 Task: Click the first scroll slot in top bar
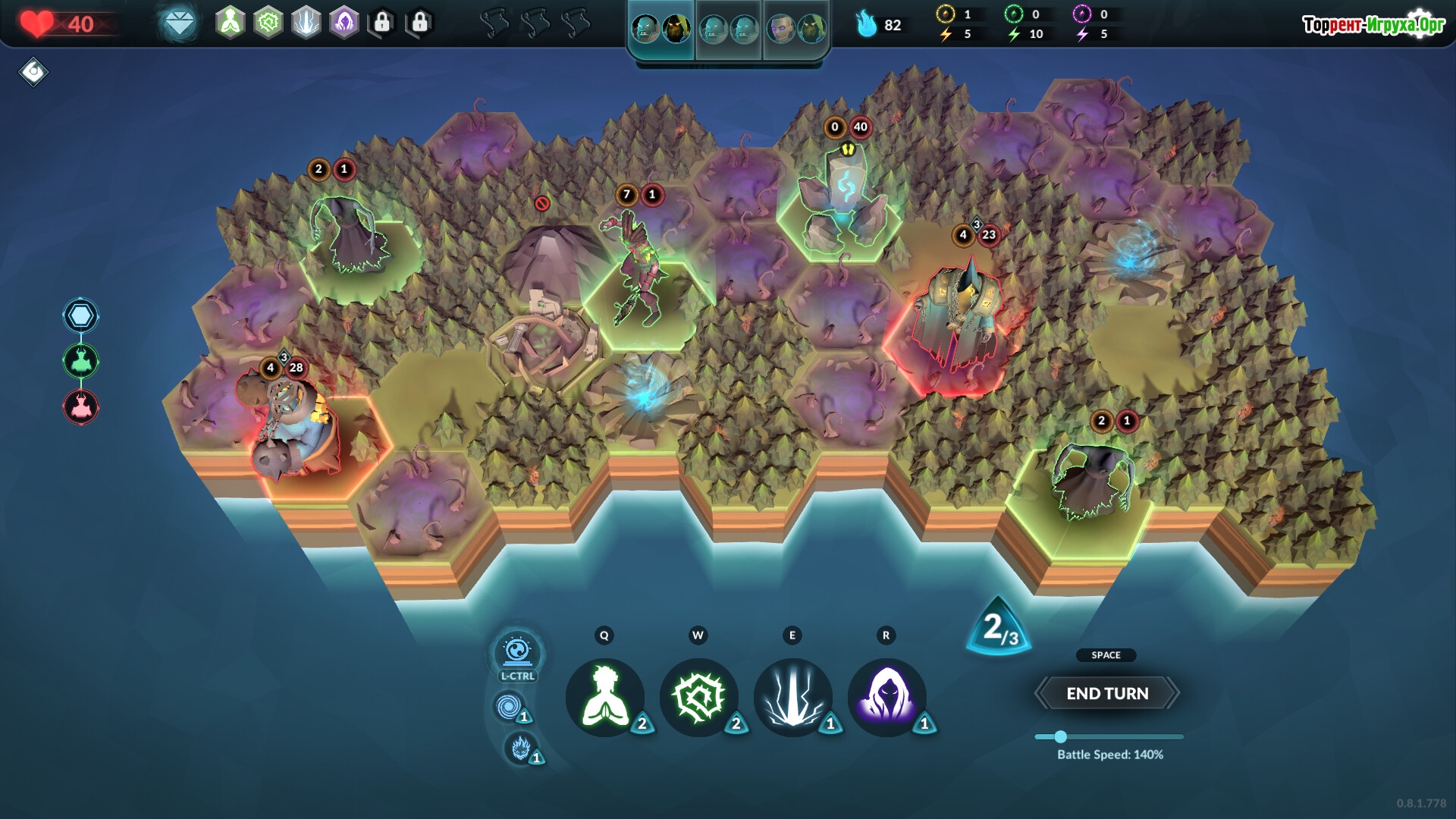[494, 24]
